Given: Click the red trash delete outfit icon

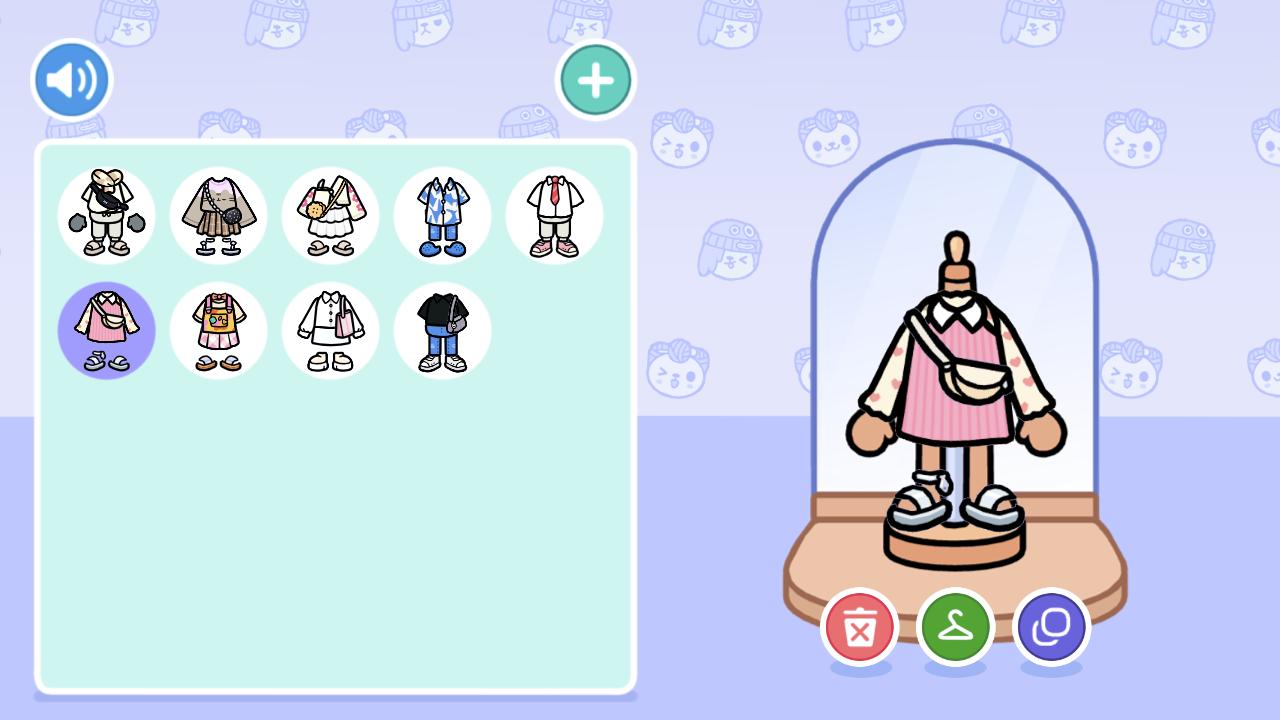Looking at the screenshot, I should click(x=859, y=627).
